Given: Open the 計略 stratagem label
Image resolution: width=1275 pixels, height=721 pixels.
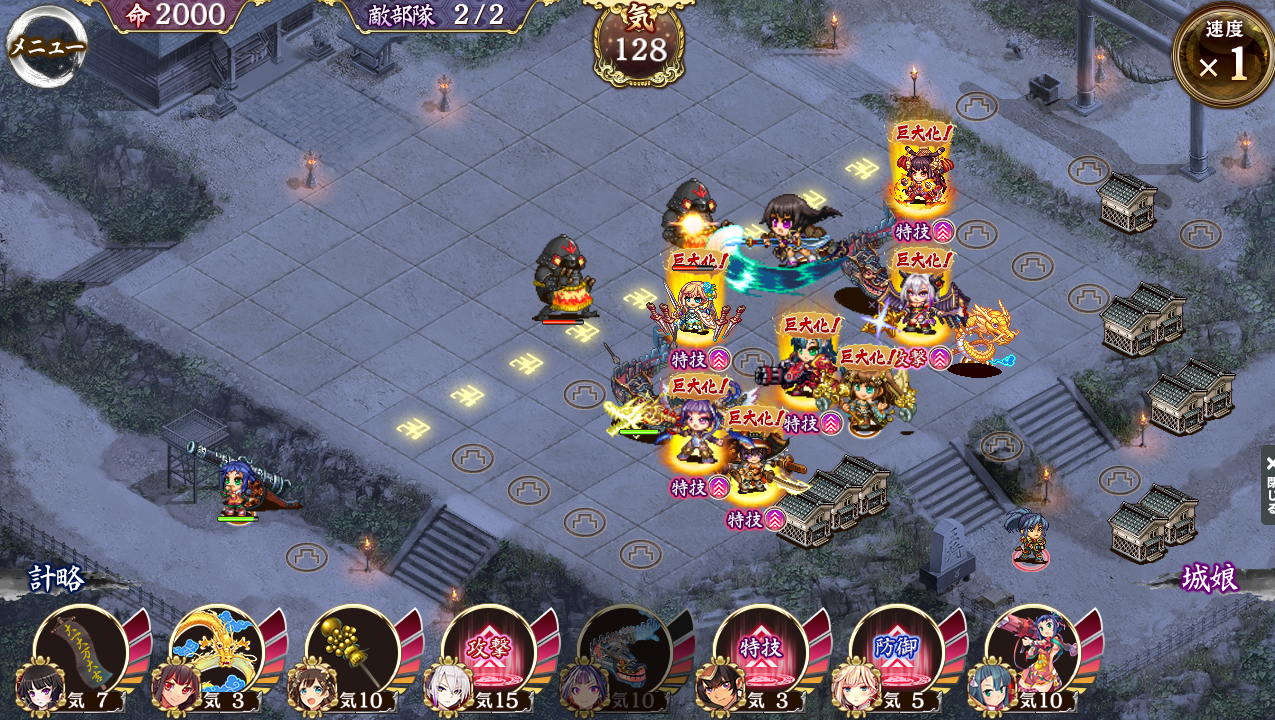Looking at the screenshot, I should click(57, 579).
